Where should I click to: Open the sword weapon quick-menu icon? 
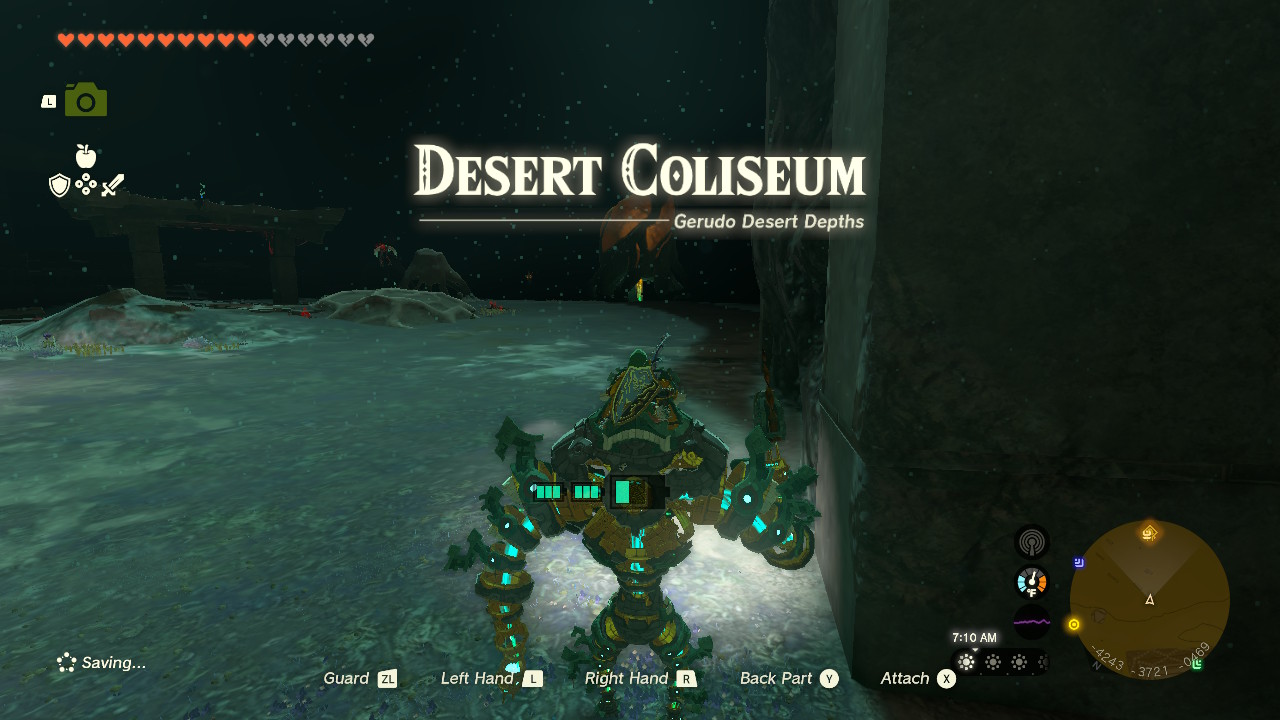[113, 185]
